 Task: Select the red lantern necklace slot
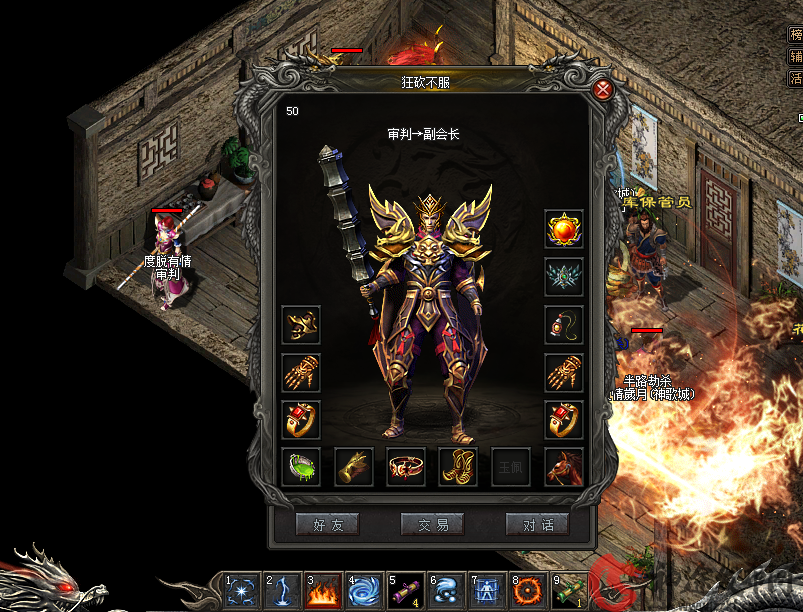click(564, 325)
